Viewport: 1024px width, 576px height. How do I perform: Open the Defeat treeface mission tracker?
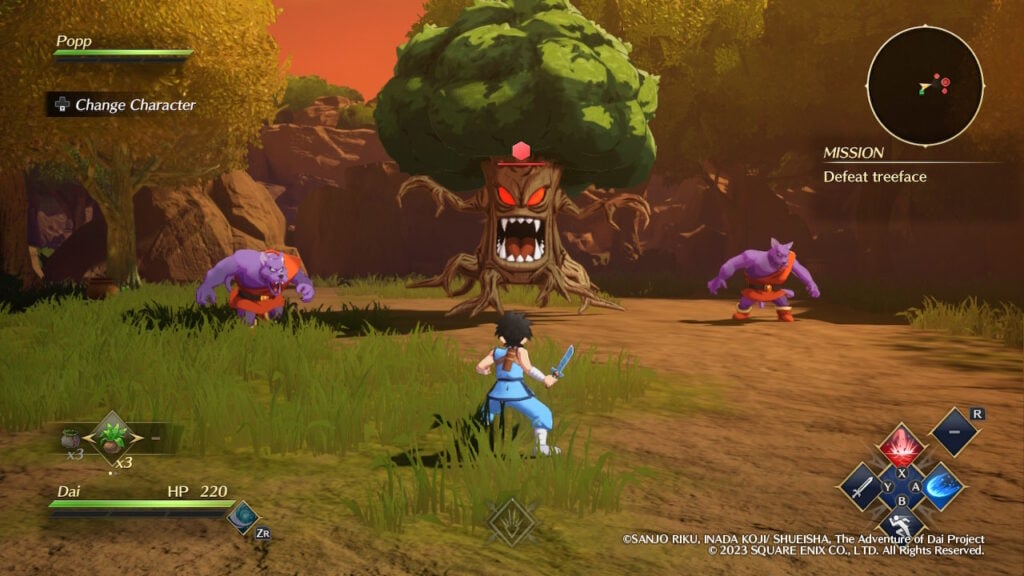tap(875, 177)
